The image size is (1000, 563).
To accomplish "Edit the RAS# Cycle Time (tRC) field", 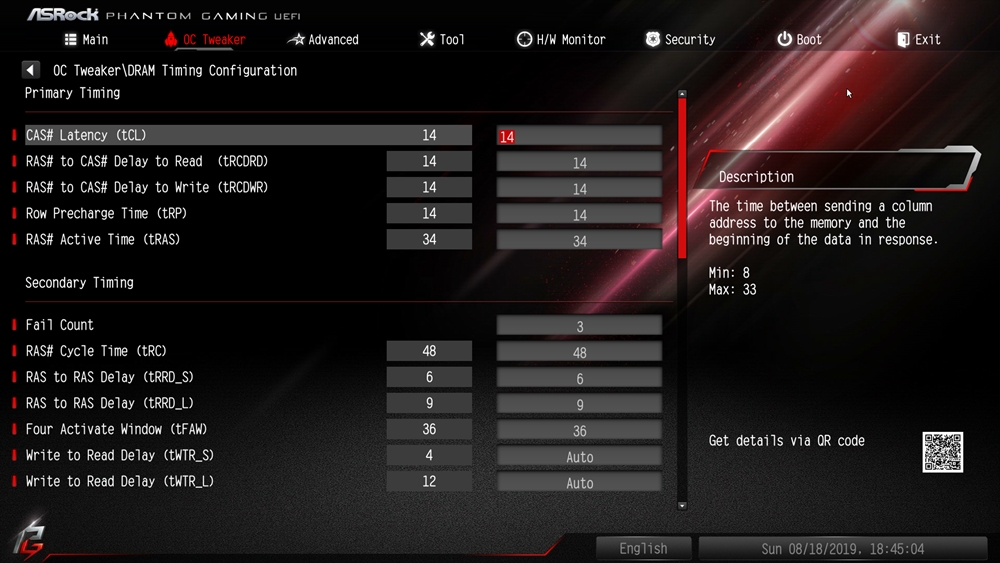I will [579, 352].
